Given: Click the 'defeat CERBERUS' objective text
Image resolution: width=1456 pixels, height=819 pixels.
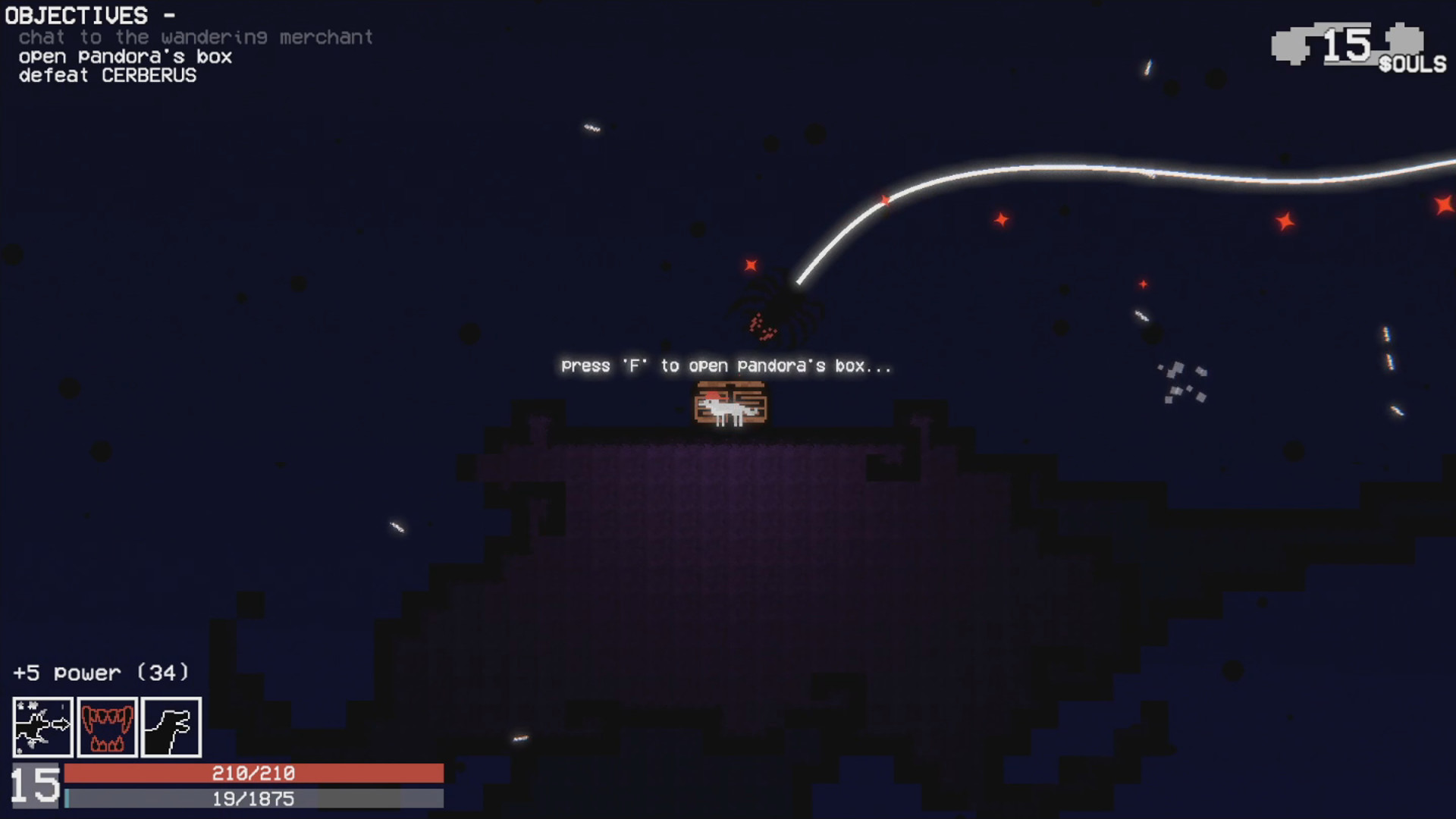Looking at the screenshot, I should 106,75.
